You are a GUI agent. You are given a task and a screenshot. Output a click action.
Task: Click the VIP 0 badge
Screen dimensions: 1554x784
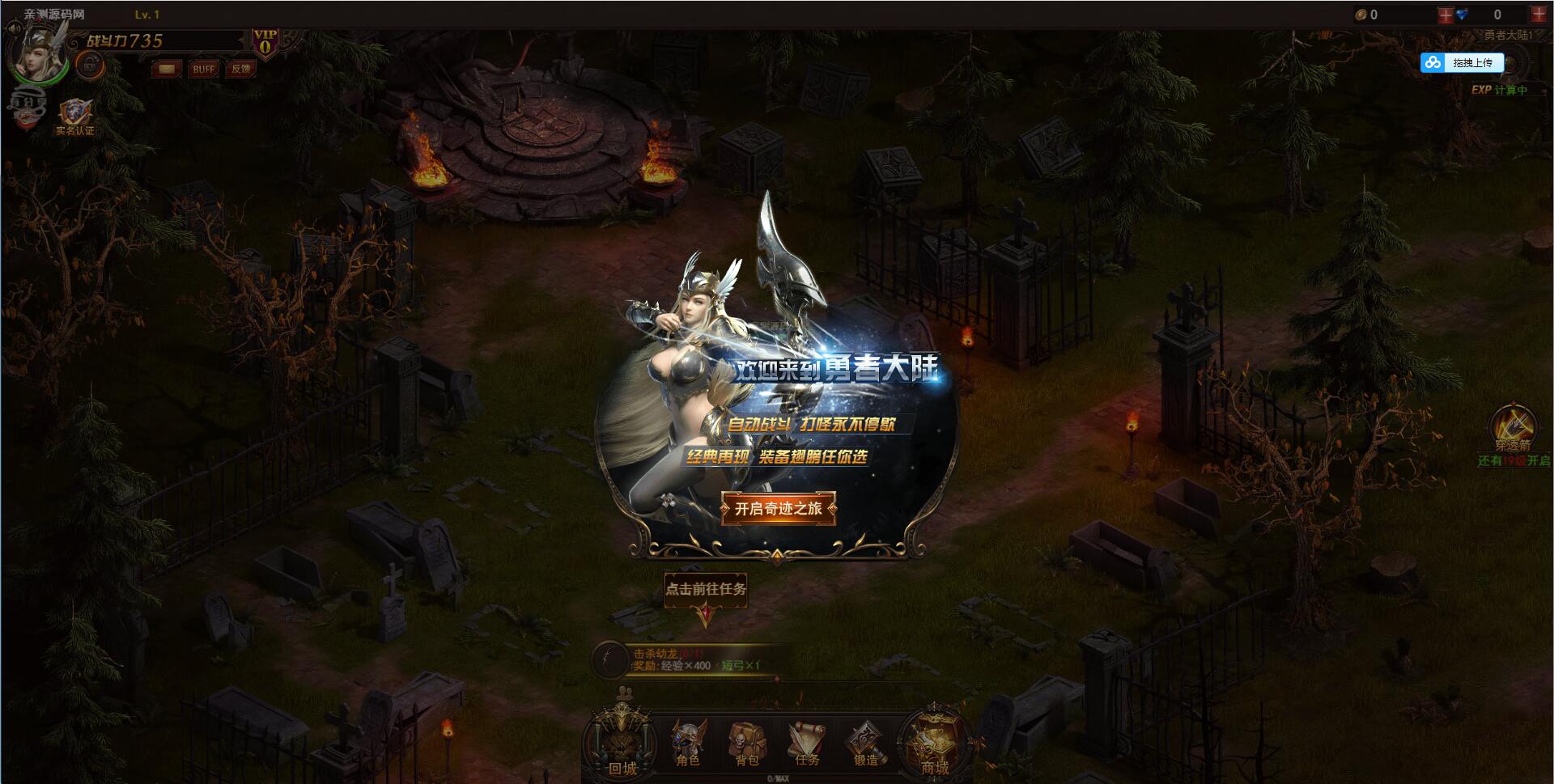pyautogui.click(x=267, y=42)
